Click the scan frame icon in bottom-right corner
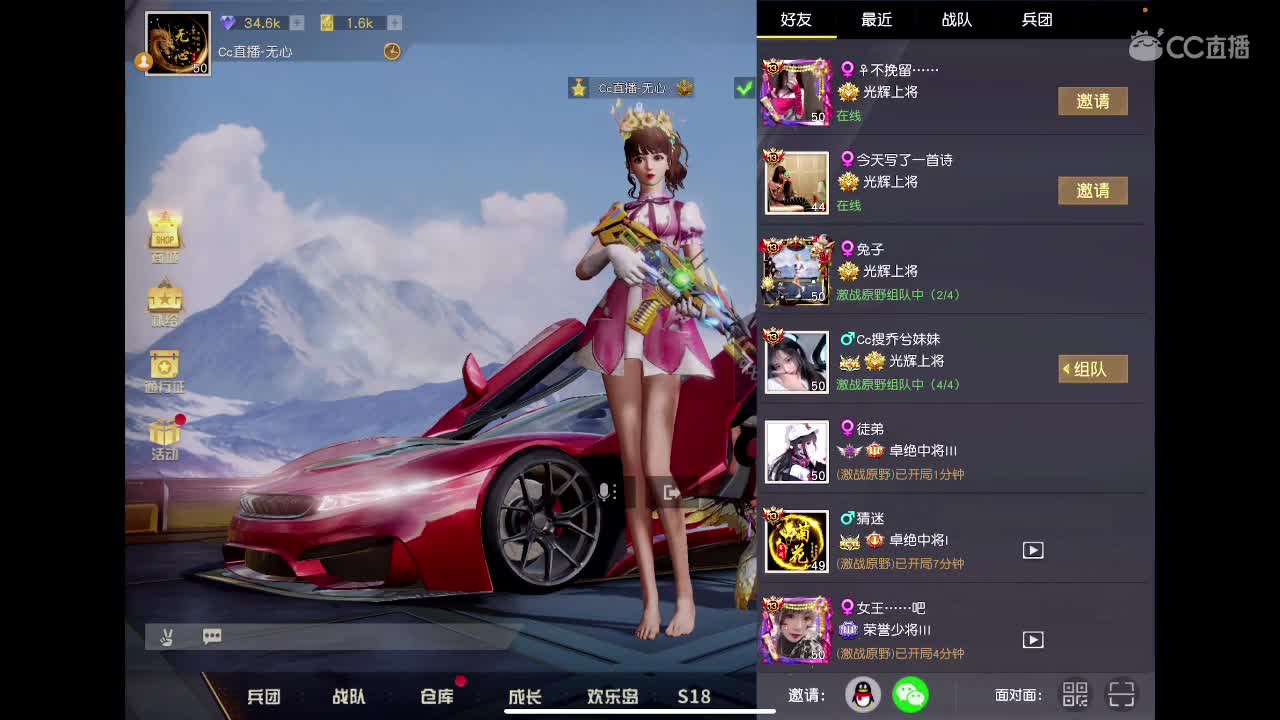 point(1122,694)
